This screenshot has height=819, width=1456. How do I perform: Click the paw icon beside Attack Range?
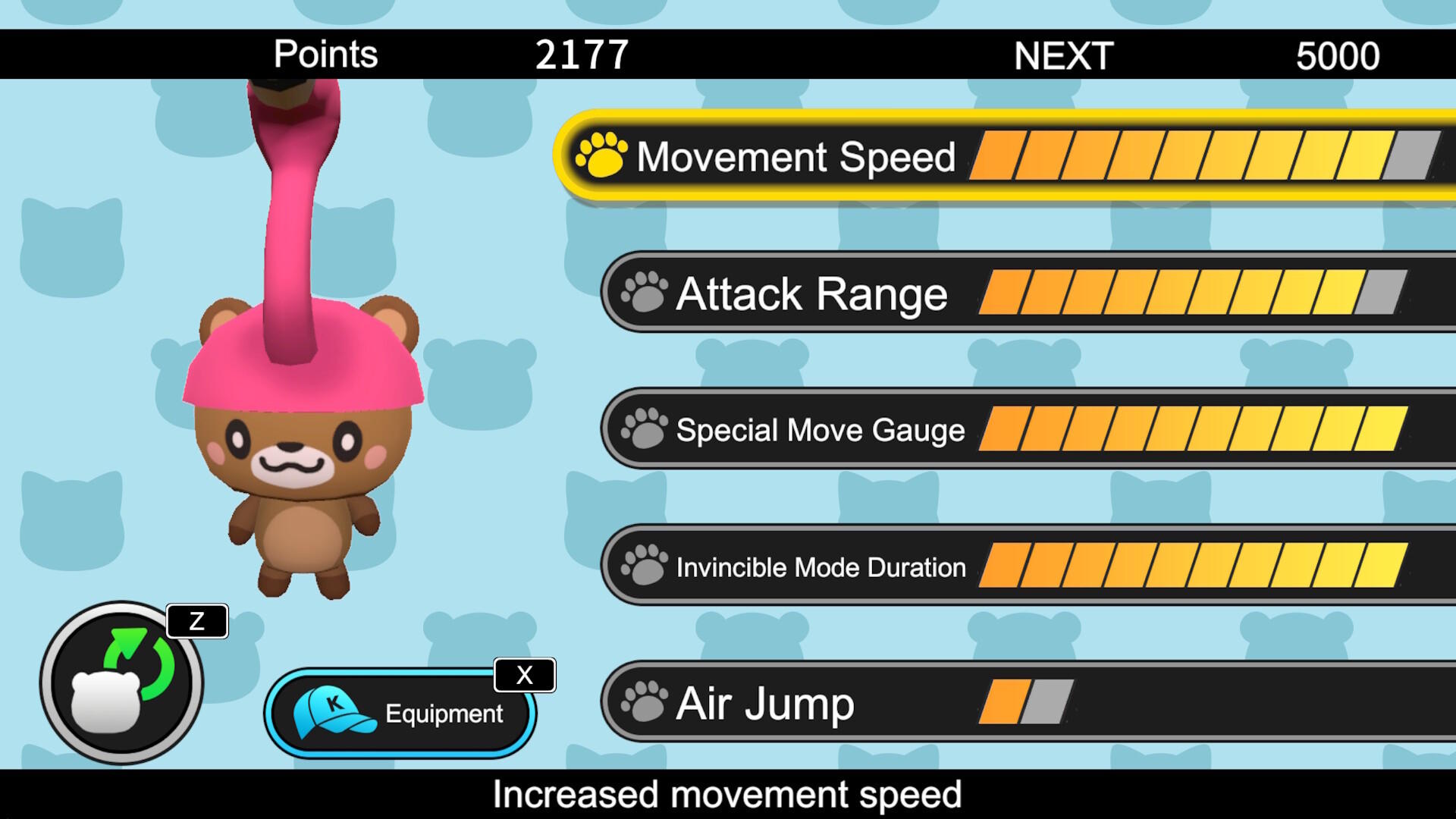(x=643, y=293)
